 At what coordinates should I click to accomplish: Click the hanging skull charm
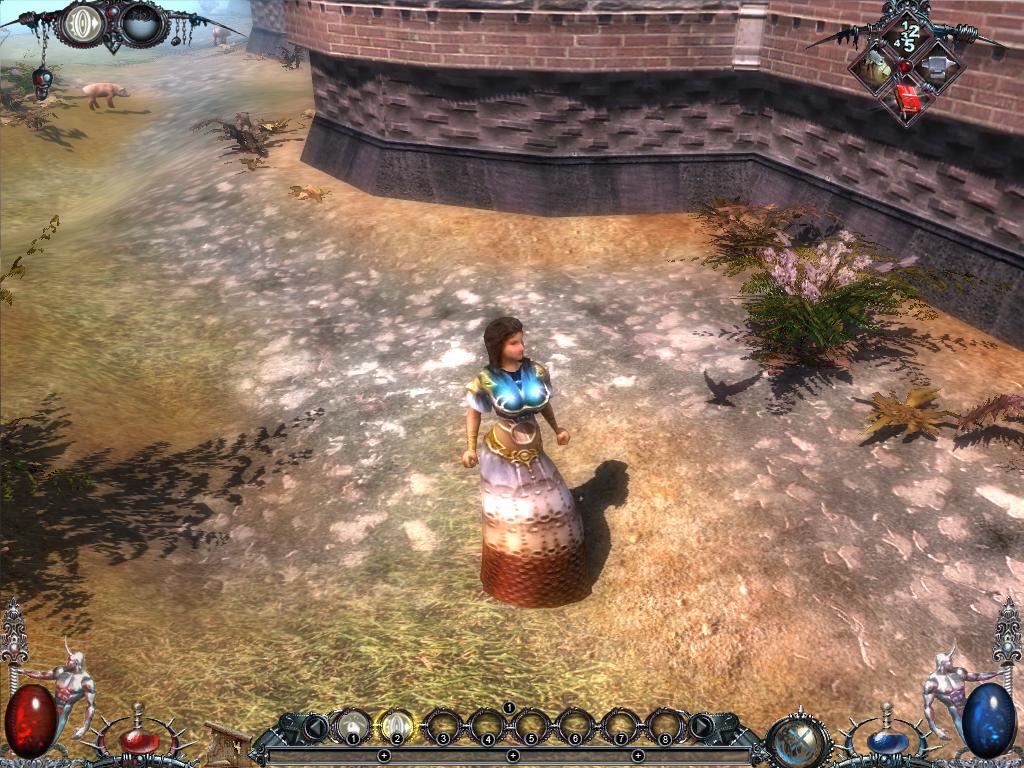(41, 82)
